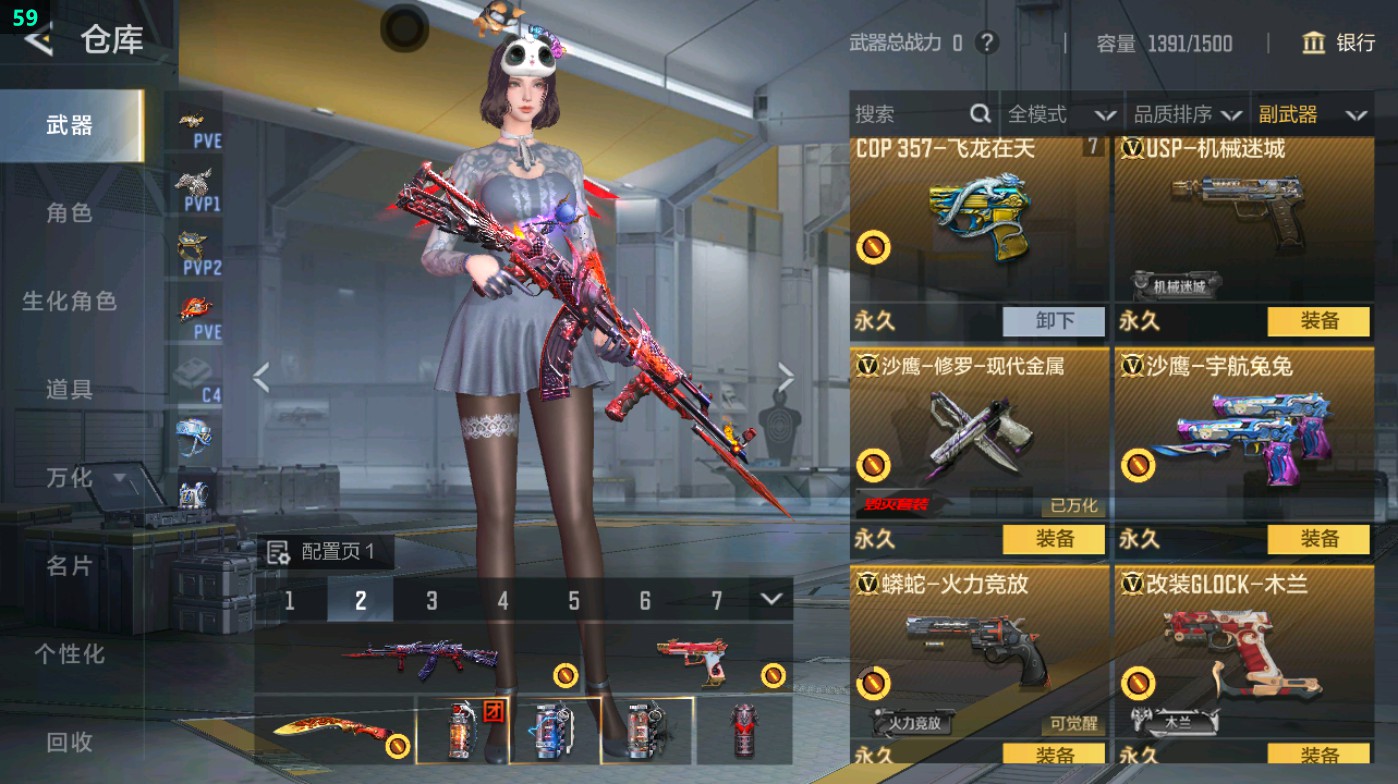Switch to the 回收 sidebar tab
The height and width of the screenshot is (784, 1398).
pos(70,743)
